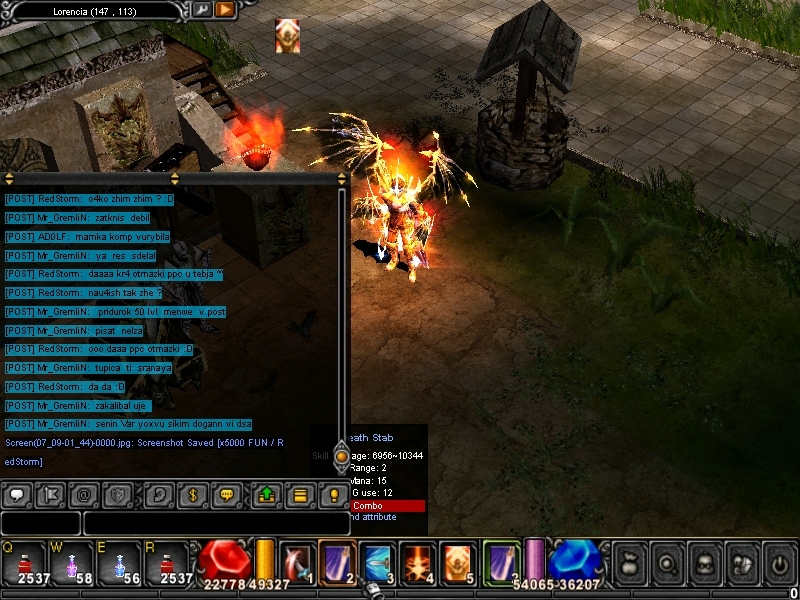Activate skill slot 5 glowing figure
Screen dimensions: 800x600
(x=457, y=562)
